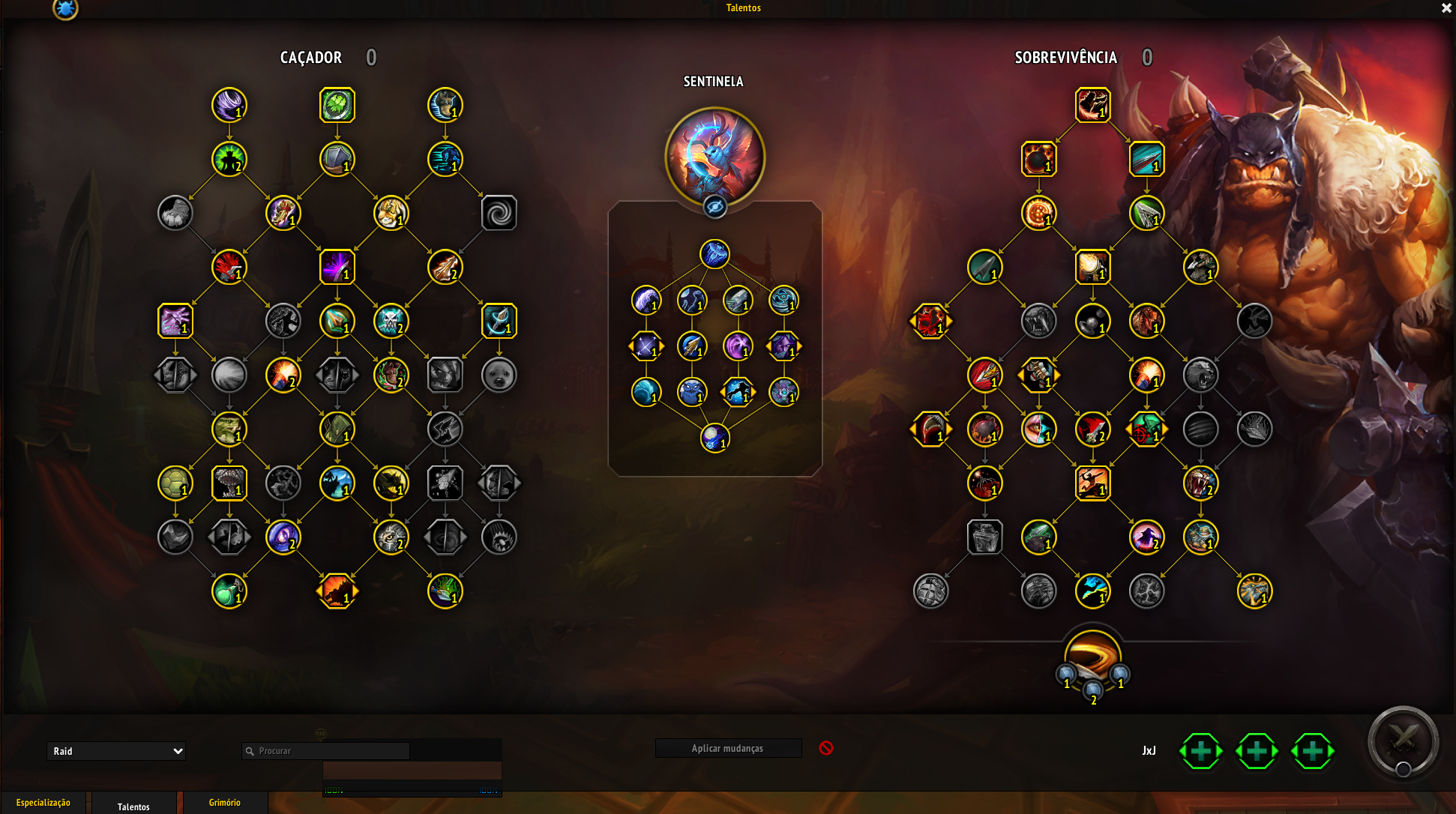Choose the crosshair target talent node
The width and height of the screenshot is (1456, 814).
click(x=1146, y=429)
